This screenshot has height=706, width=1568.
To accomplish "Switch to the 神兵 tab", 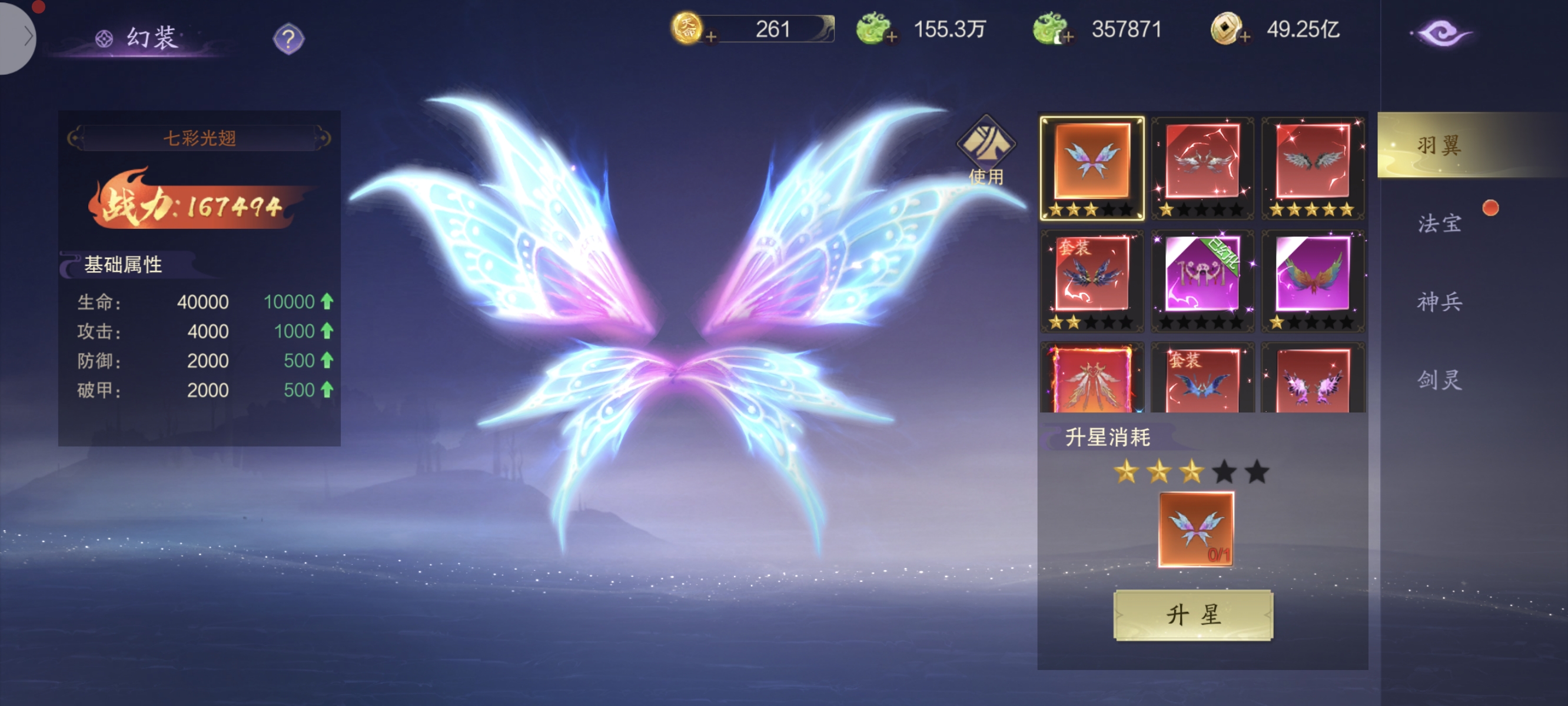I will (x=1439, y=302).
